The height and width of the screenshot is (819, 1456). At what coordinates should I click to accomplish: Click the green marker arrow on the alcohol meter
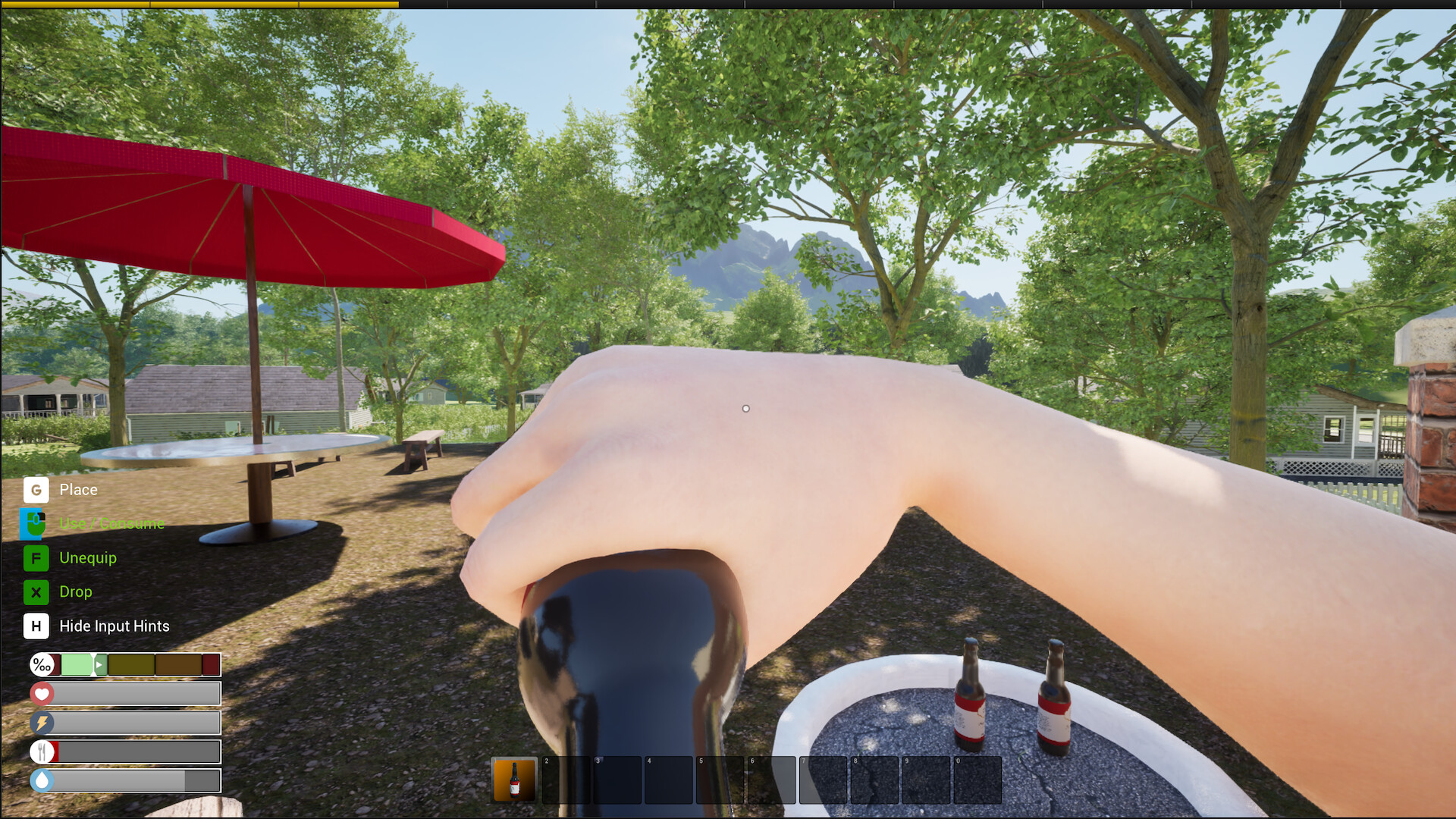pyautogui.click(x=99, y=664)
